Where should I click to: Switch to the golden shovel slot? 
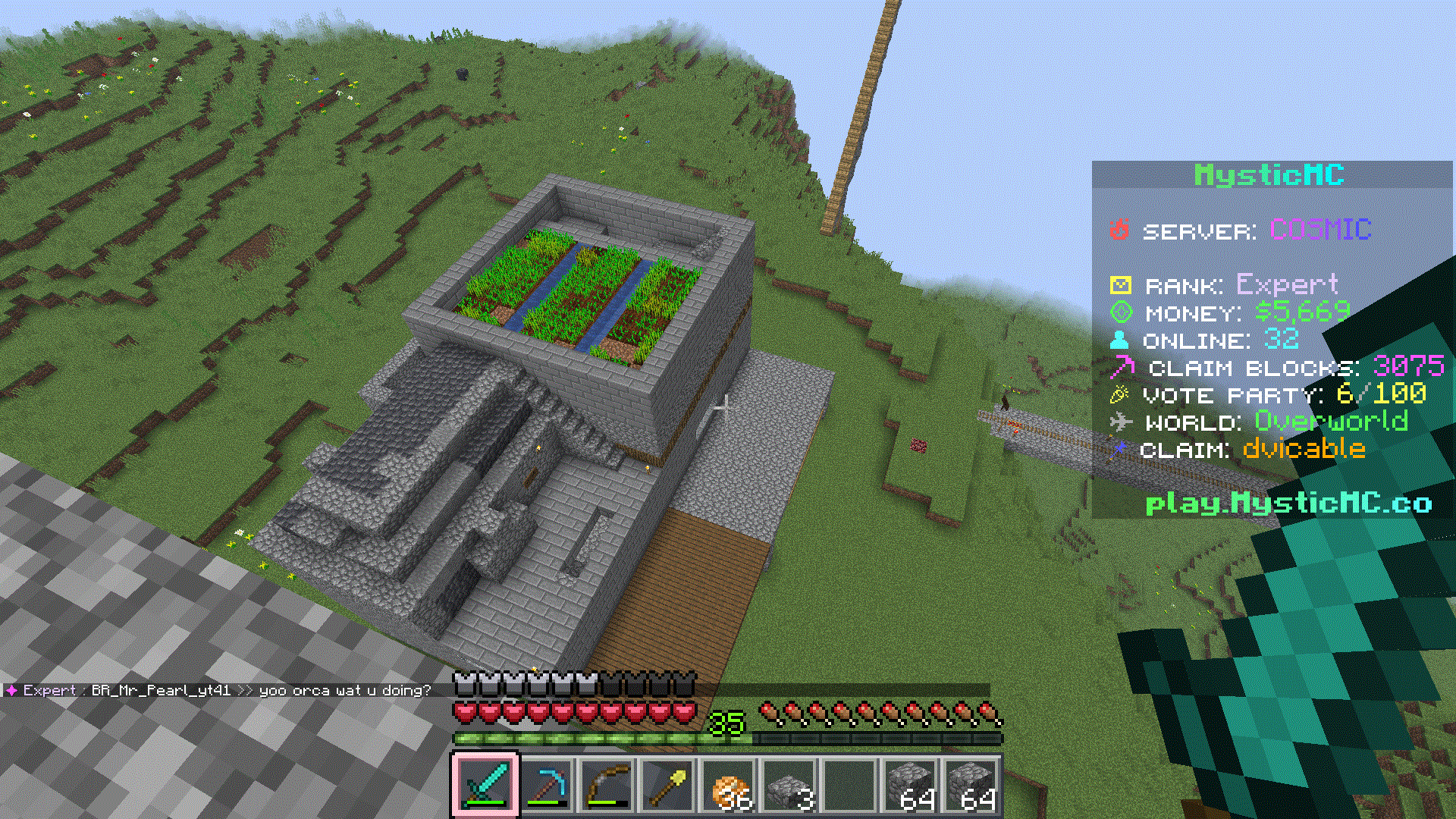click(667, 786)
